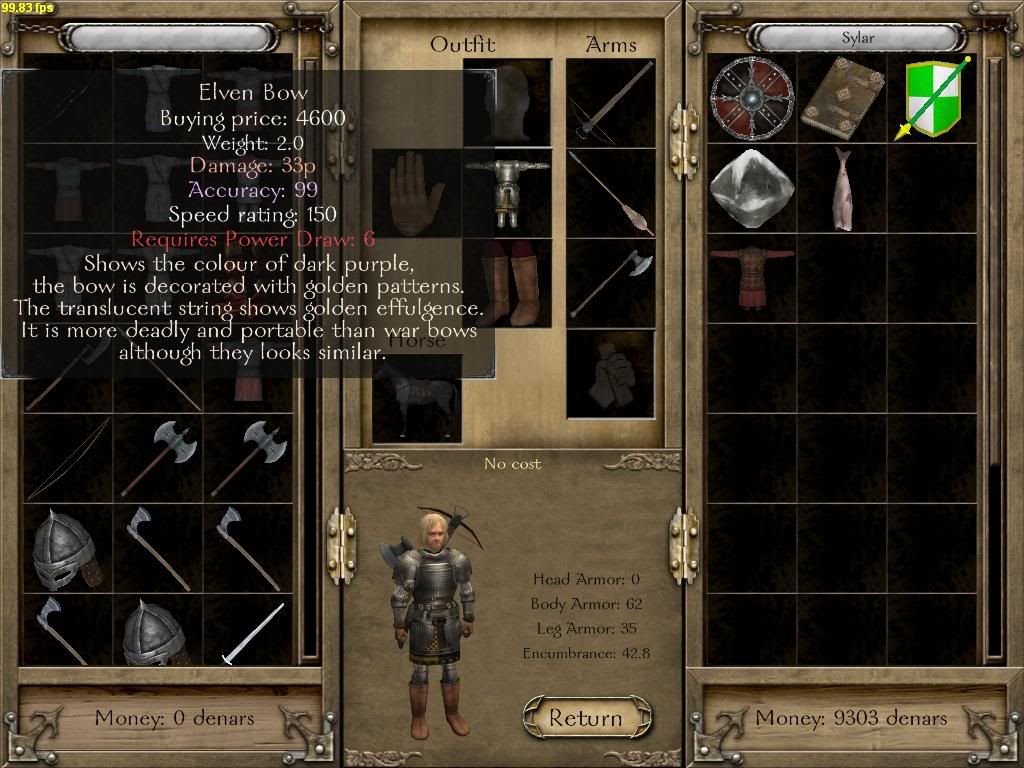This screenshot has height=768, width=1024.
Task: Select the fish food item
Action: 840,187
